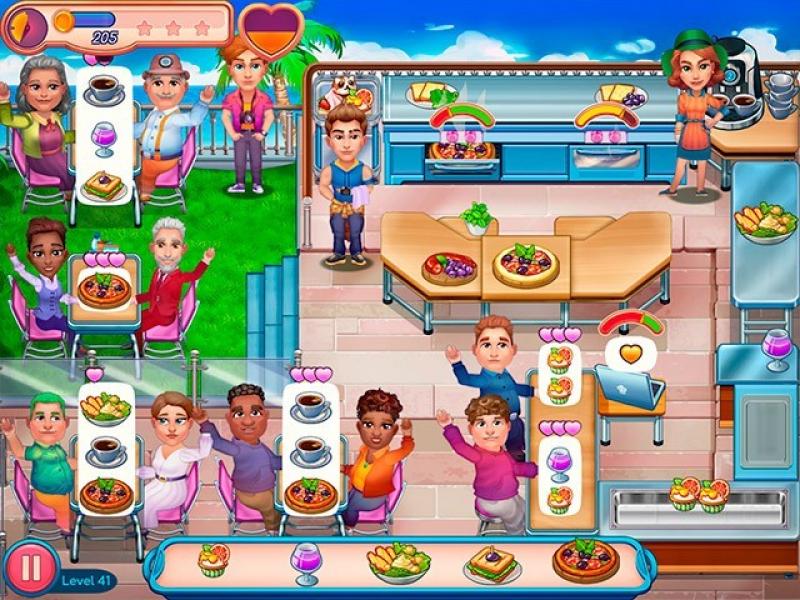This screenshot has width=800, height=600.
Task: Click the heart bubble above the laptop
Action: [x=629, y=353]
